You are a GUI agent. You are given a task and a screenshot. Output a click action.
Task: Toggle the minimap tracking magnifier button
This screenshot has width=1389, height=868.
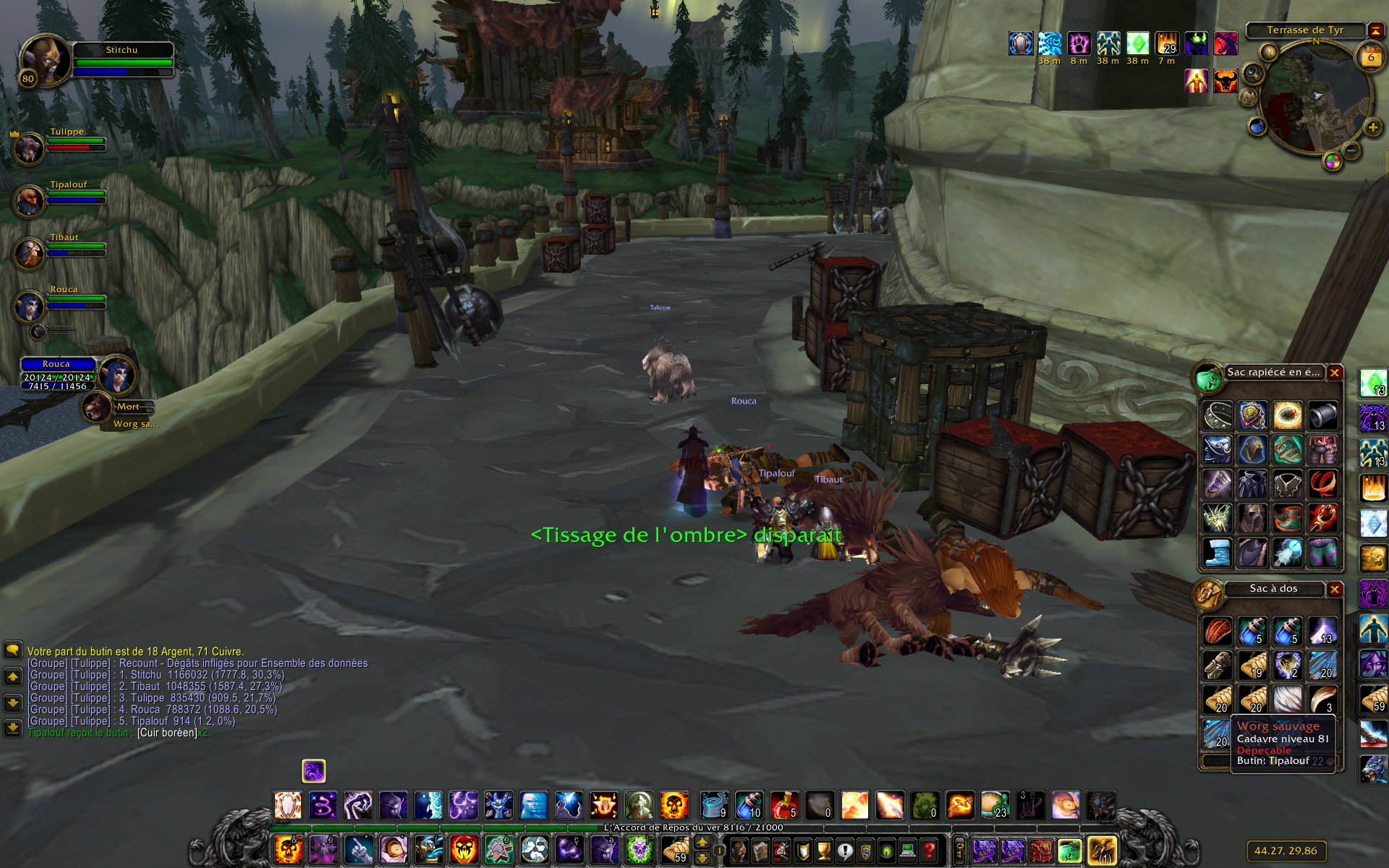(1253, 73)
